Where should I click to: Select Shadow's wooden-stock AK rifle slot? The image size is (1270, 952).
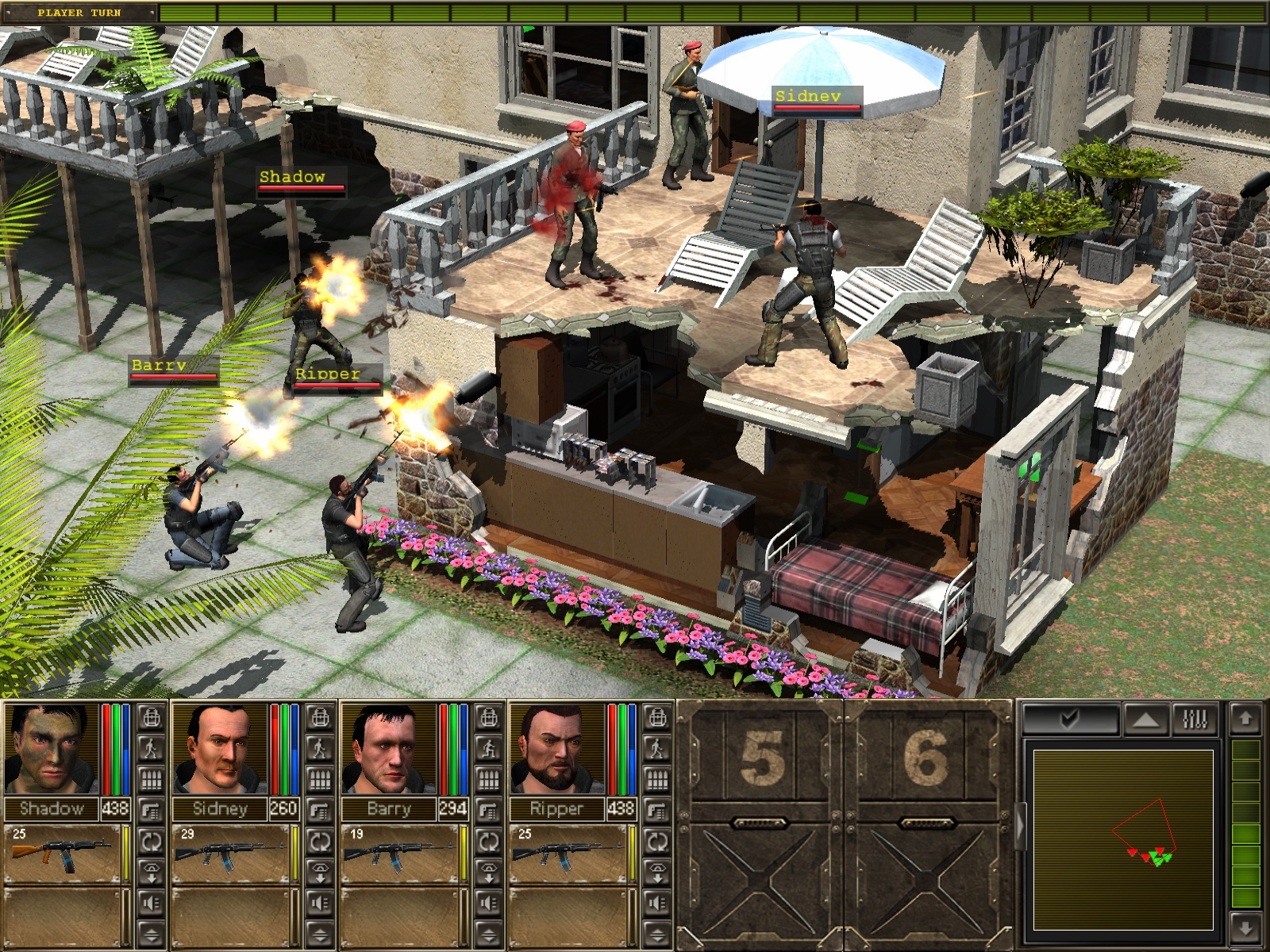[62, 854]
